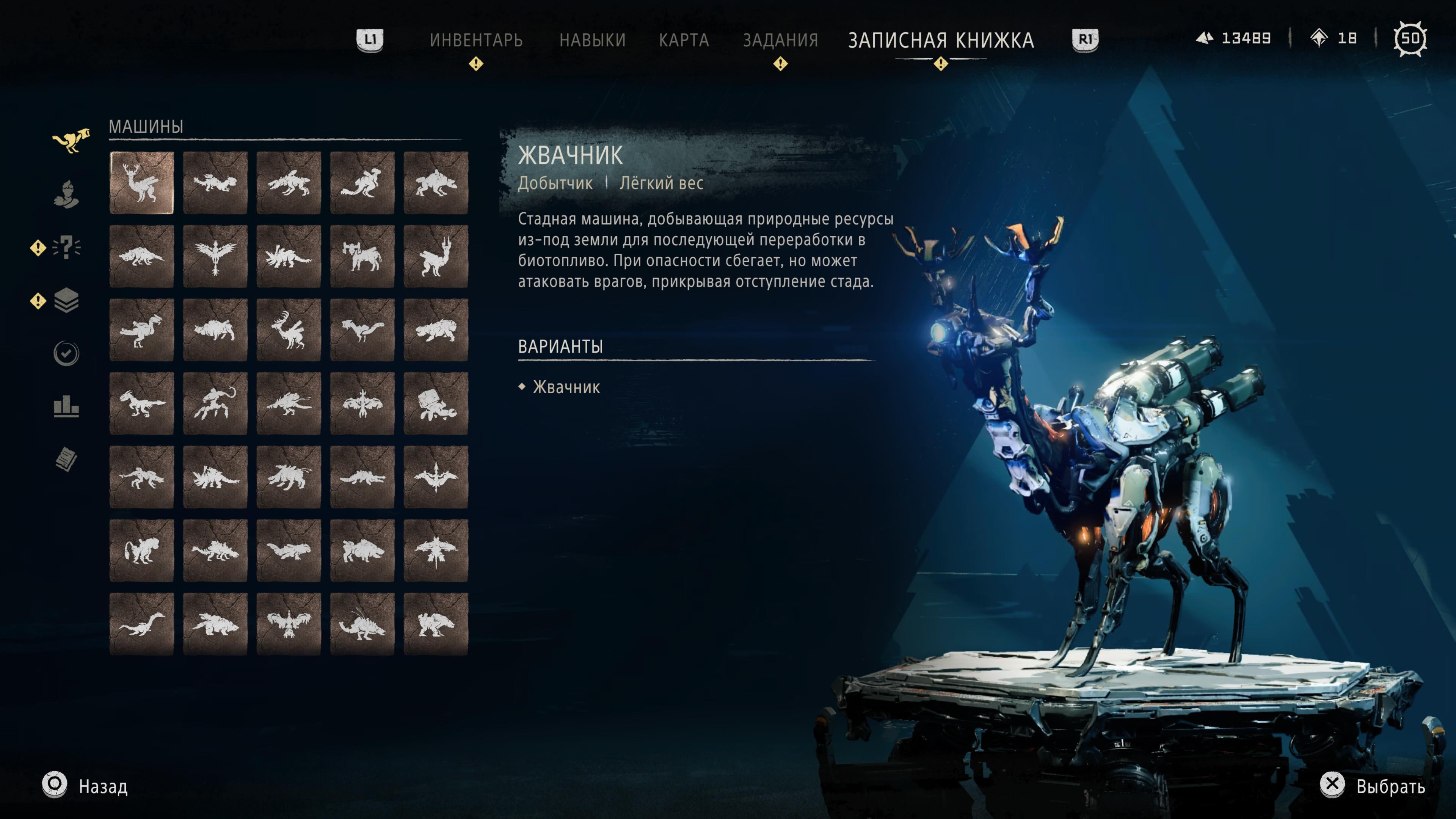Open the paper notes category icon
The image size is (1456, 819).
pos(67,459)
